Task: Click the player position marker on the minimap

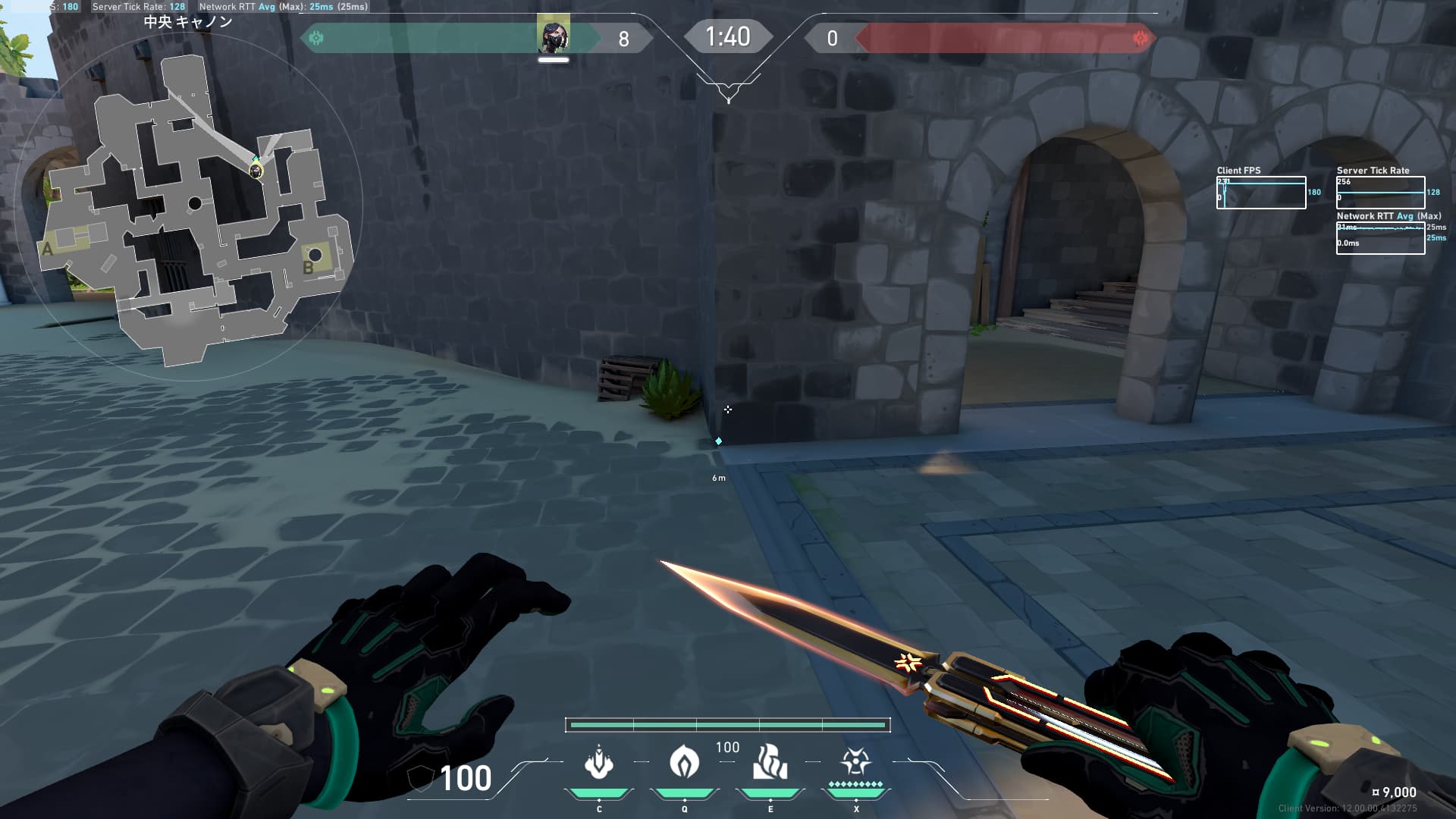Action: point(256,170)
